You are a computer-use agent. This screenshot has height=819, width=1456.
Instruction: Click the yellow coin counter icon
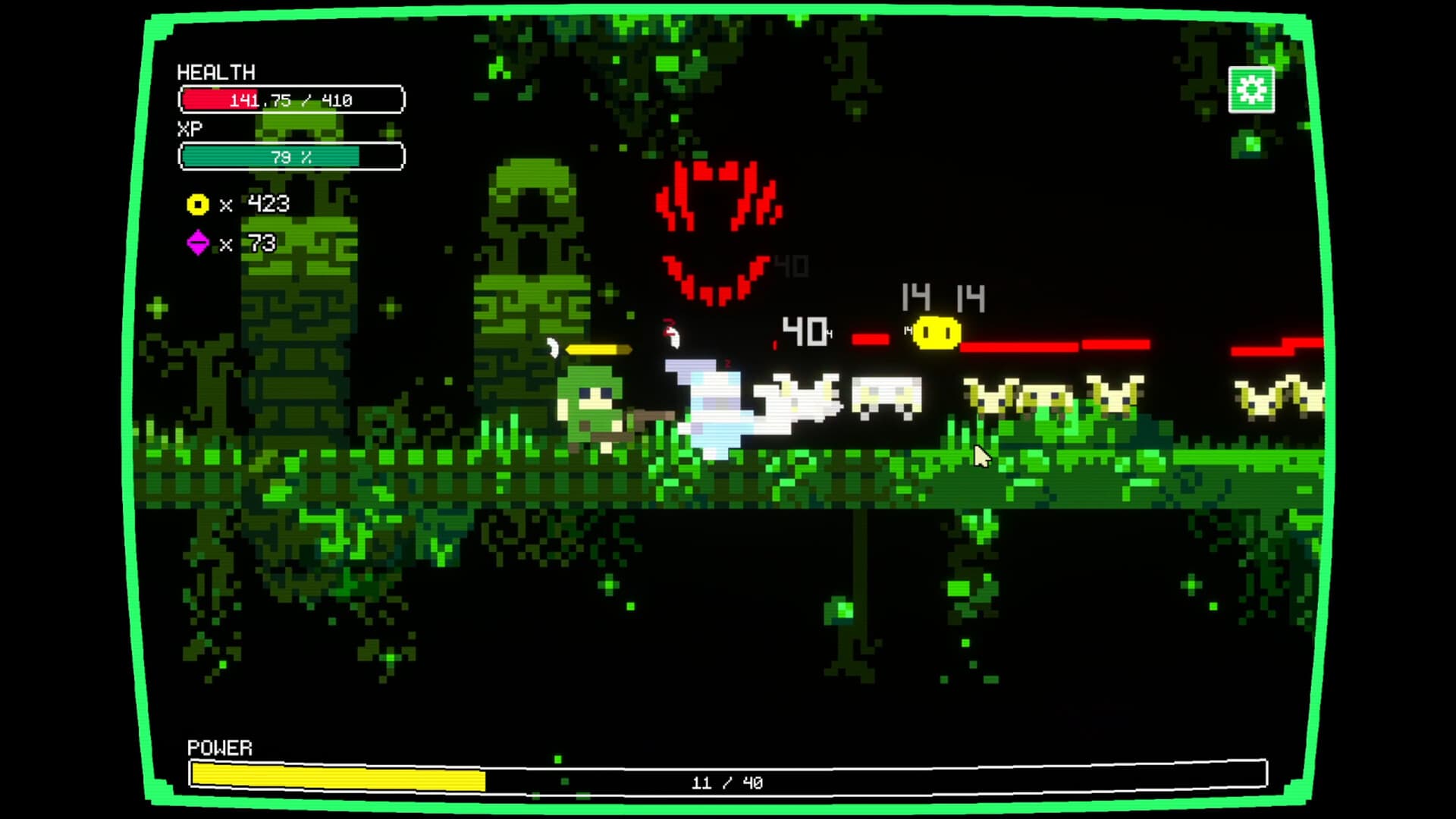click(197, 204)
